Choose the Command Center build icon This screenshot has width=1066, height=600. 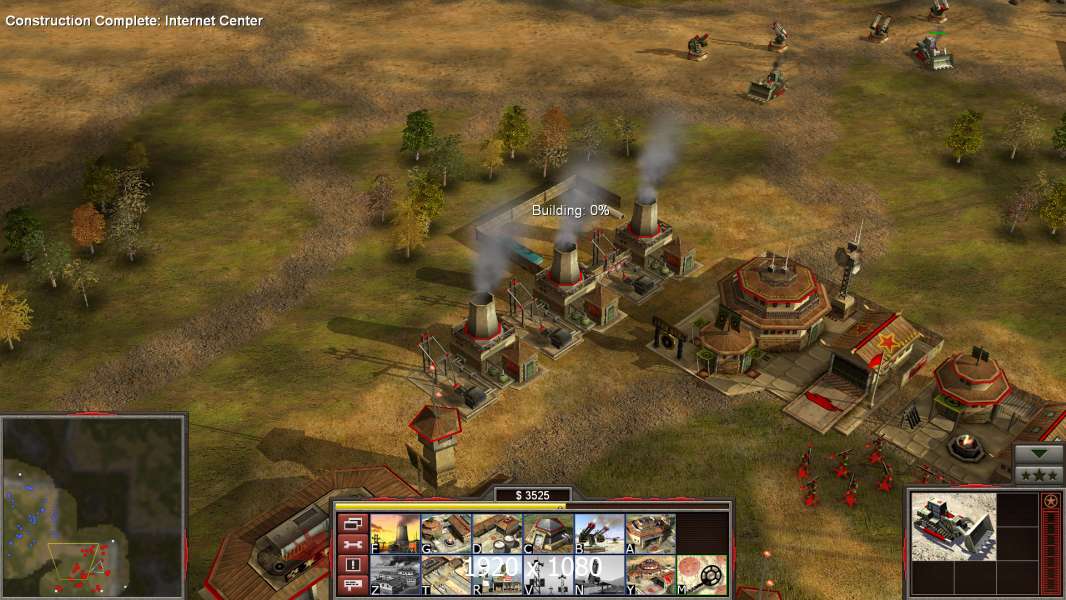point(650,575)
